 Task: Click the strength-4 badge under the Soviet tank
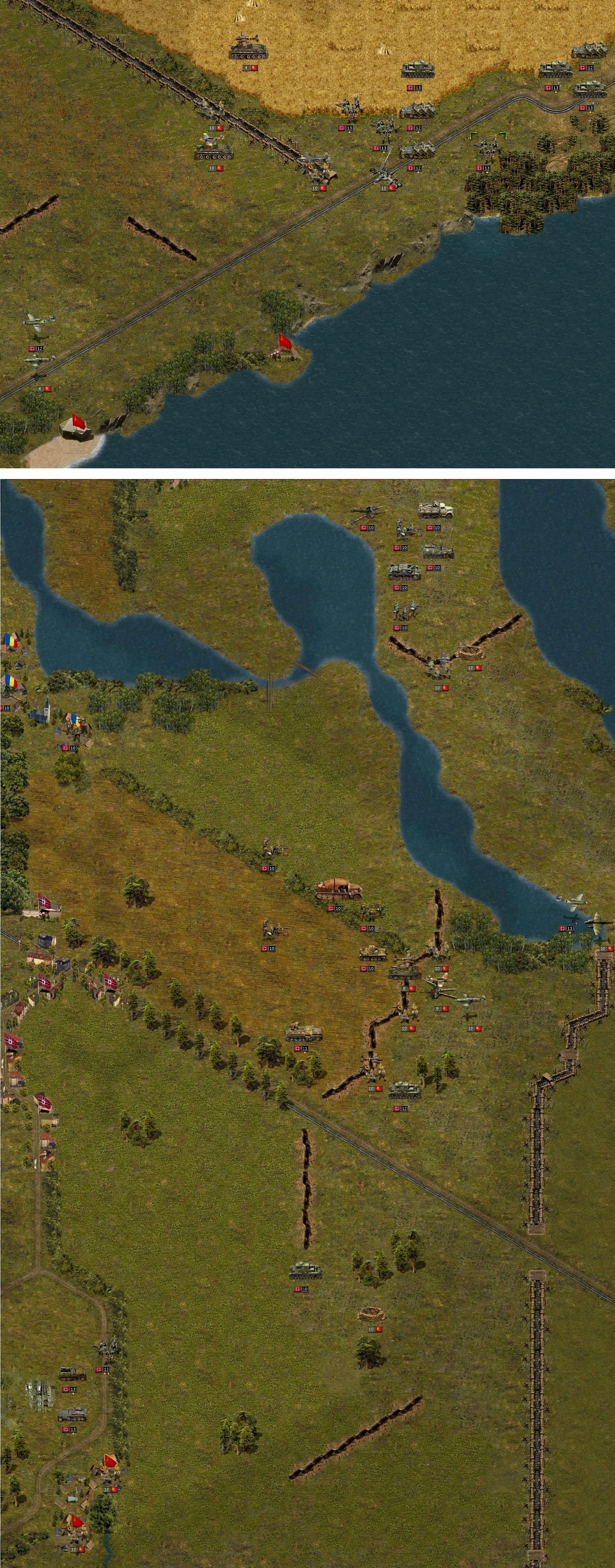(x=247, y=68)
